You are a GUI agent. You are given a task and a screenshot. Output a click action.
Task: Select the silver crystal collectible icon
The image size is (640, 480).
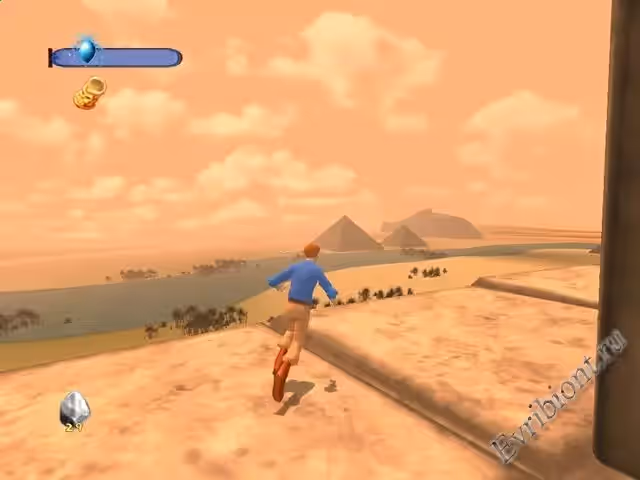pos(74,409)
